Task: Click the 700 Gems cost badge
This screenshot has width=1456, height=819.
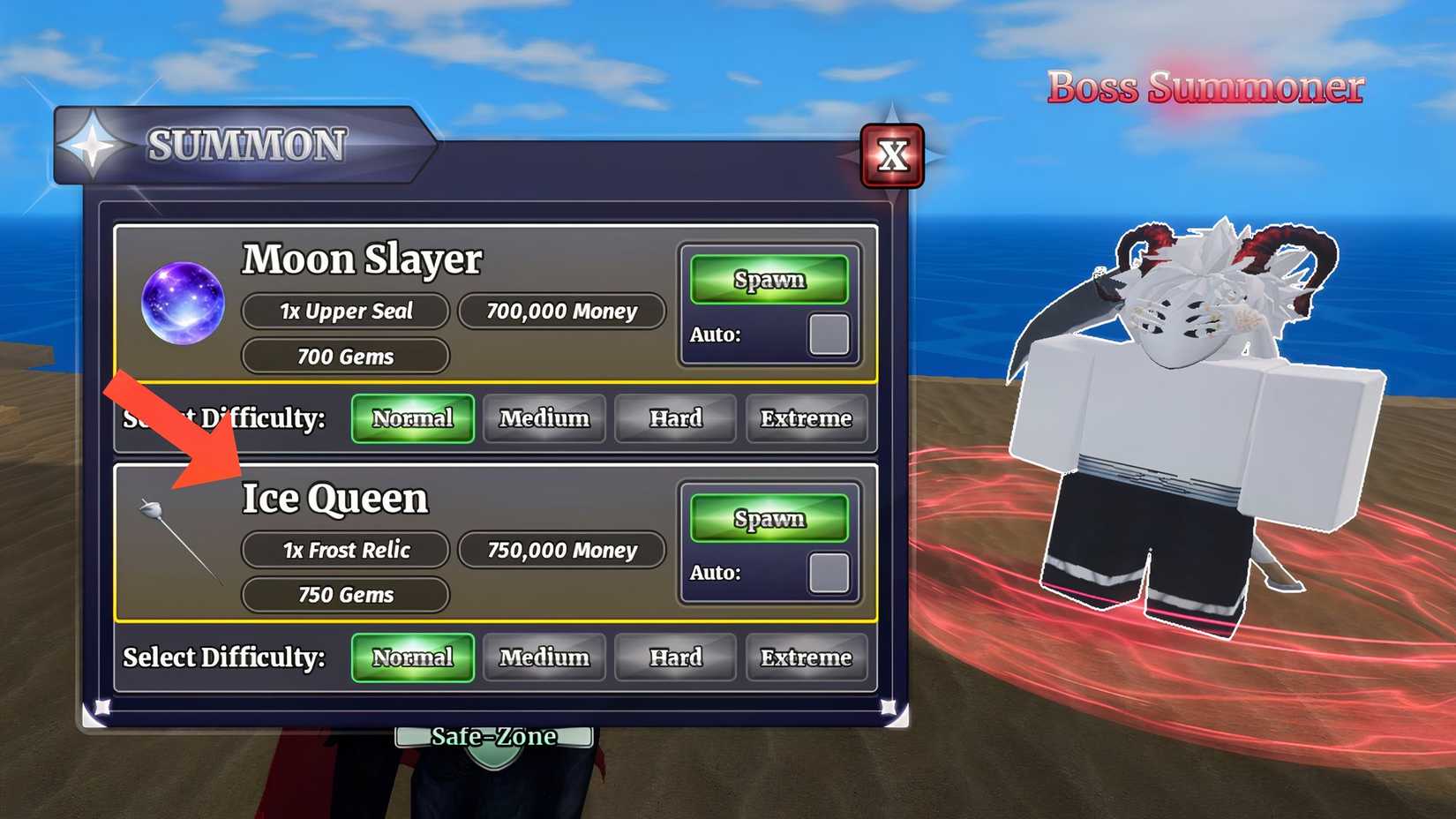Action: pos(345,356)
